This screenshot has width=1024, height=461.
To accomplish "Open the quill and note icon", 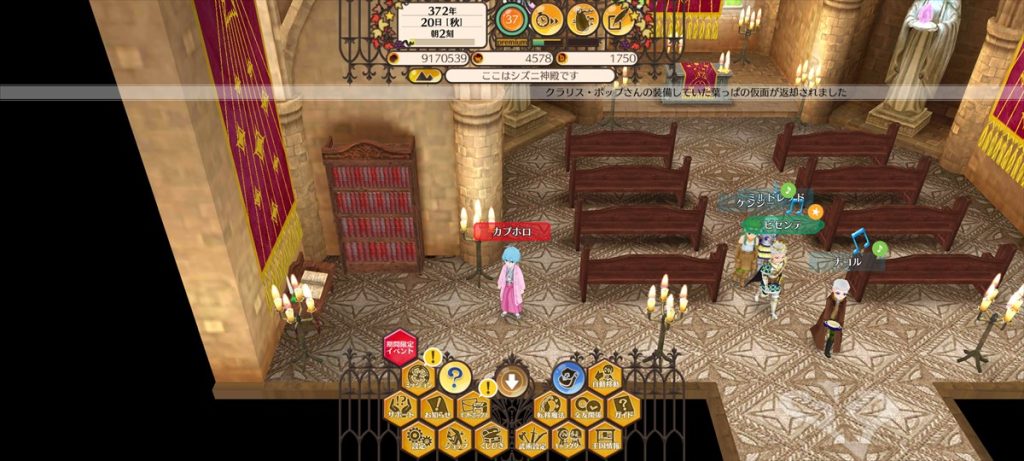I will coord(618,19).
